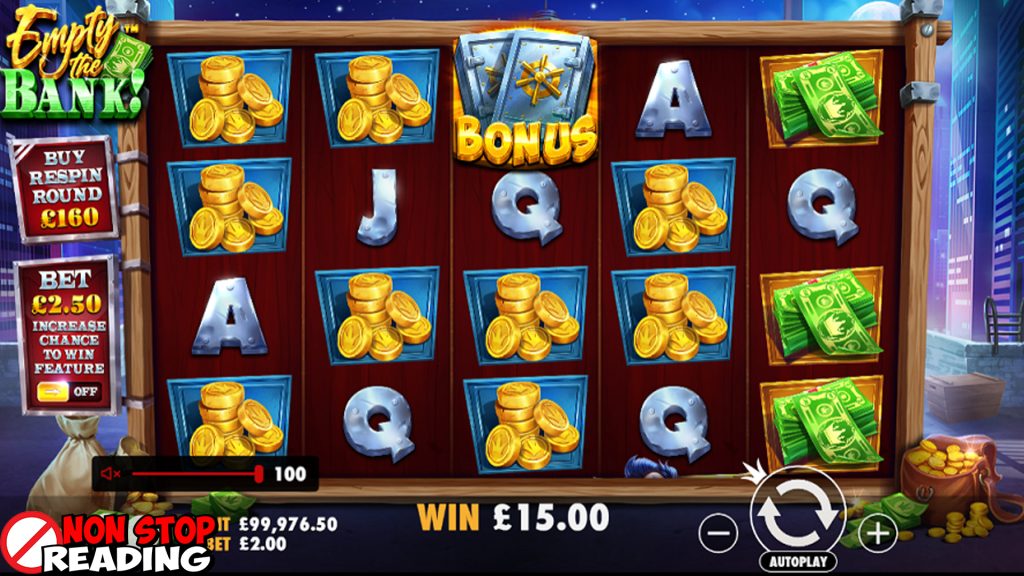1024x576 pixels.
Task: Mute sound via the speaker icon
Action: tap(112, 474)
